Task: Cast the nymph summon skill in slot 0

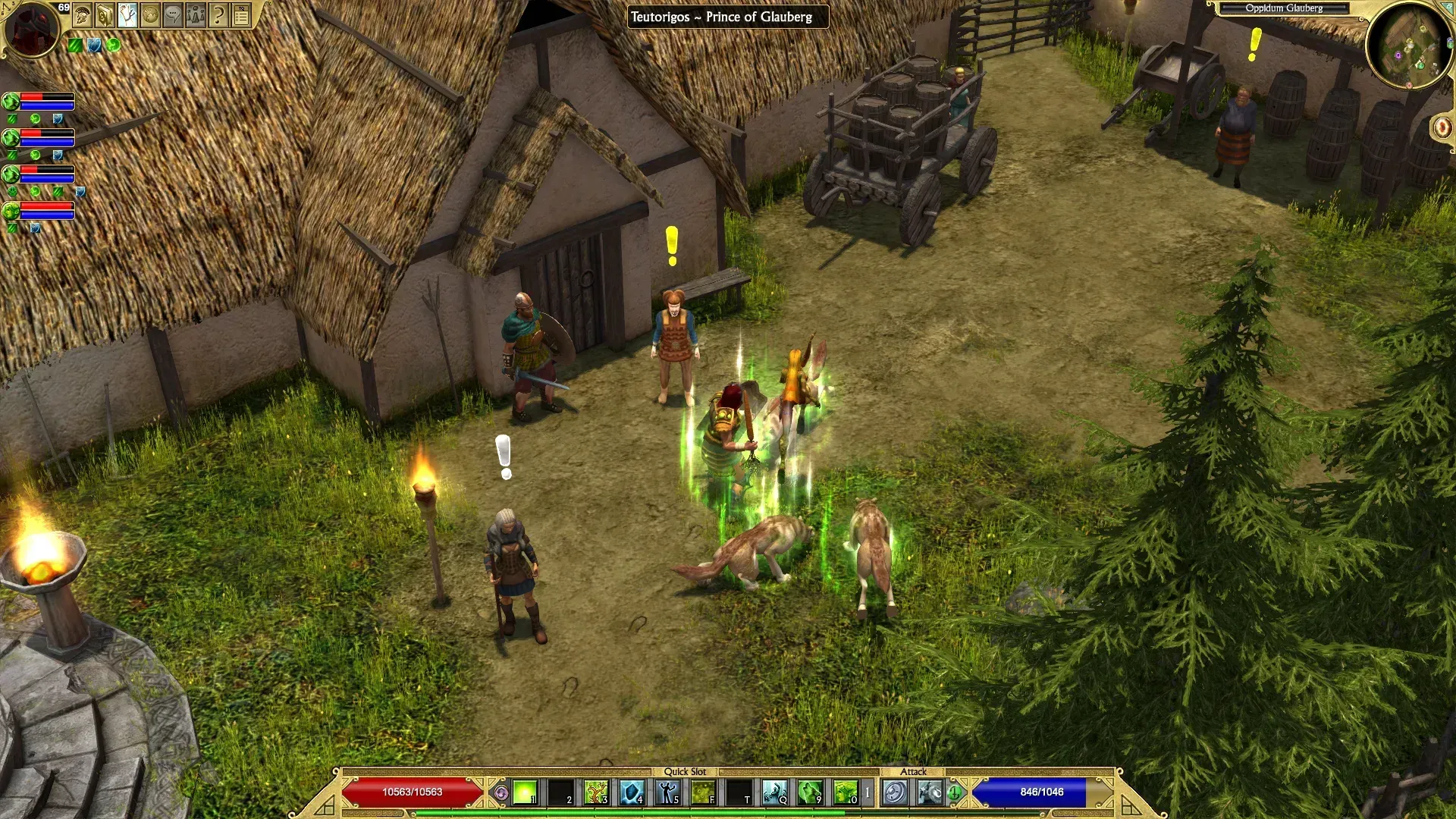Action: pos(846,792)
